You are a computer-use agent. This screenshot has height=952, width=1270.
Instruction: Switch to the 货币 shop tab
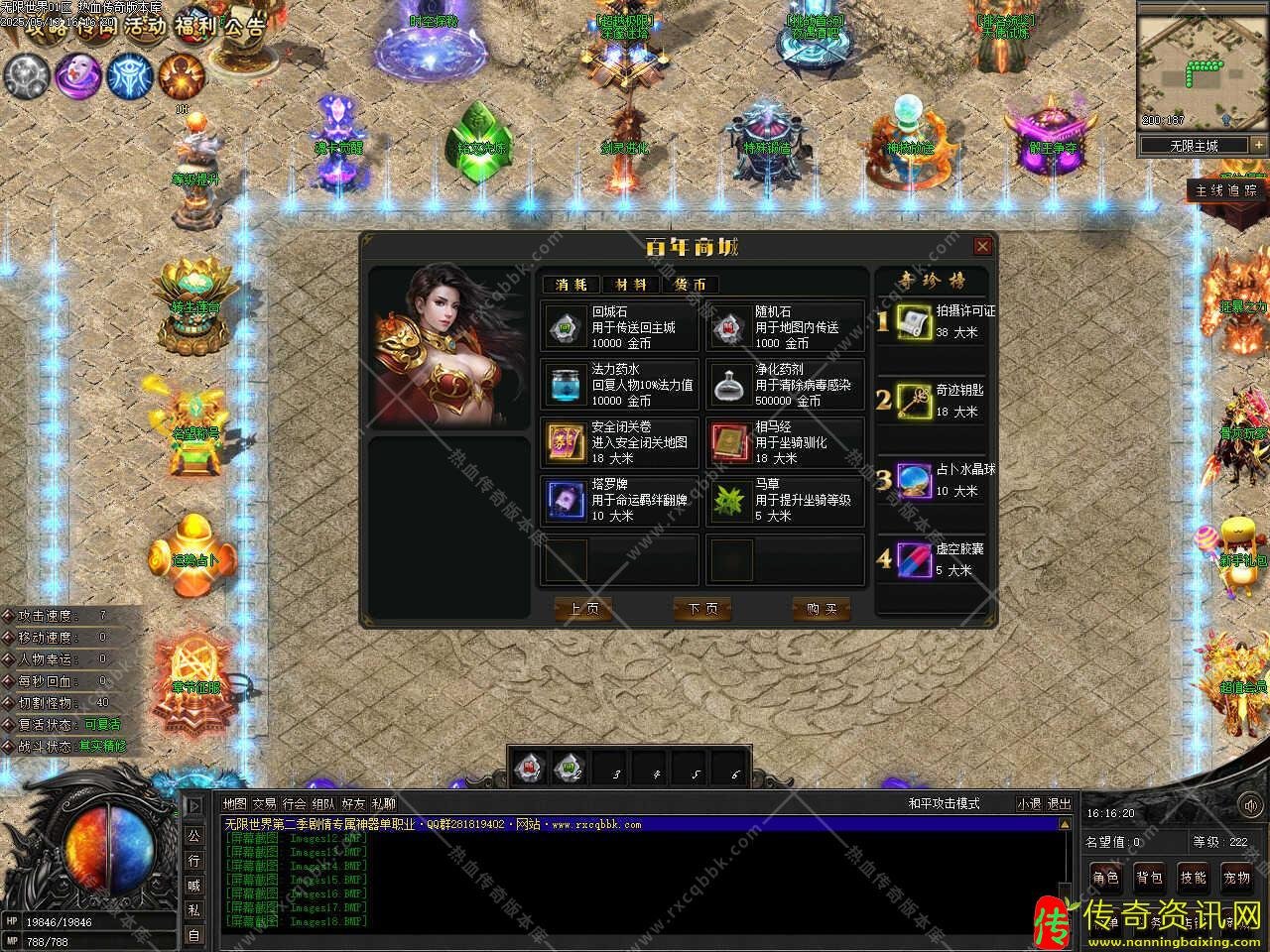click(x=691, y=285)
